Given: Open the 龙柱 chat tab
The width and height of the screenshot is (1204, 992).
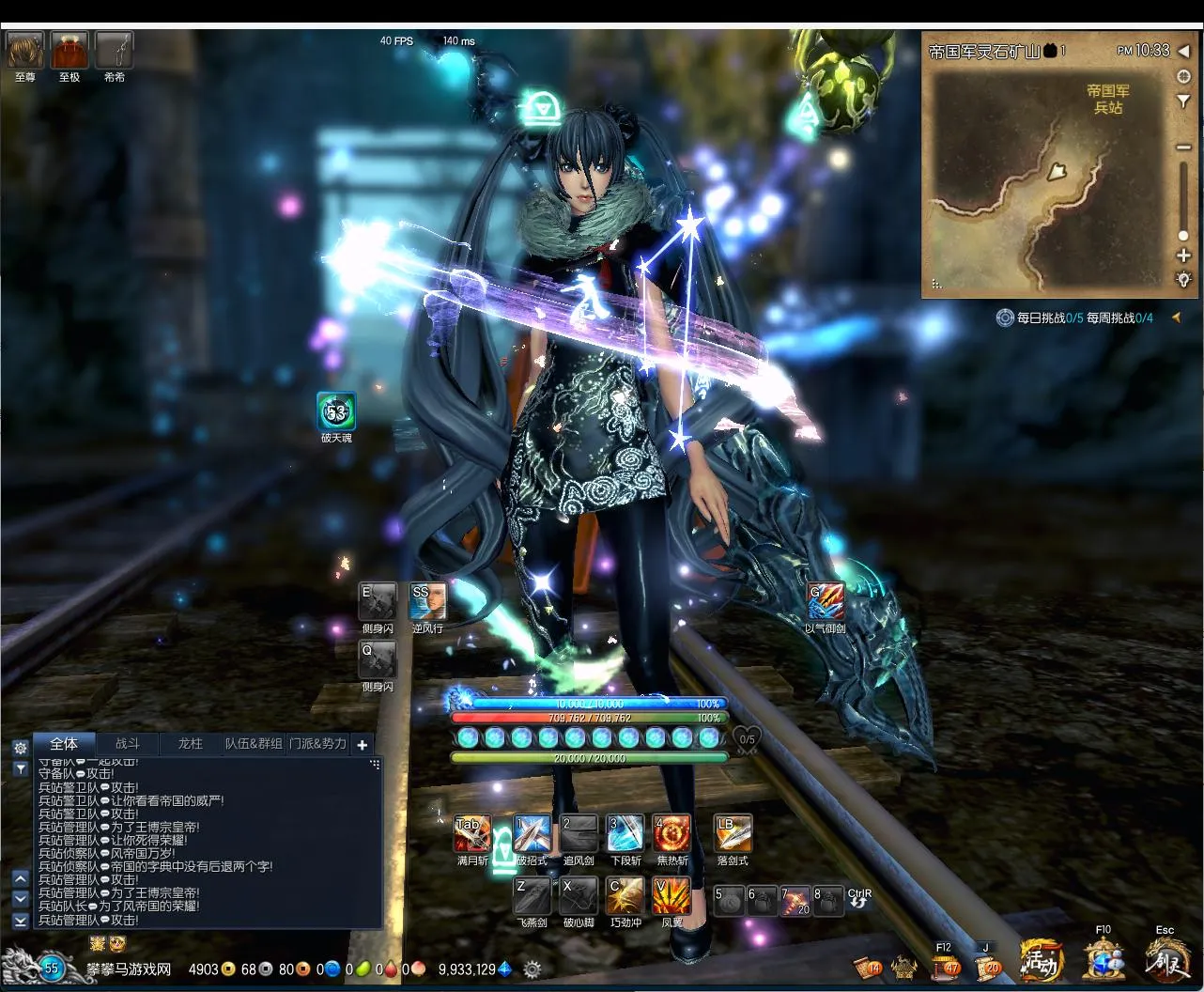Looking at the screenshot, I should [x=191, y=743].
